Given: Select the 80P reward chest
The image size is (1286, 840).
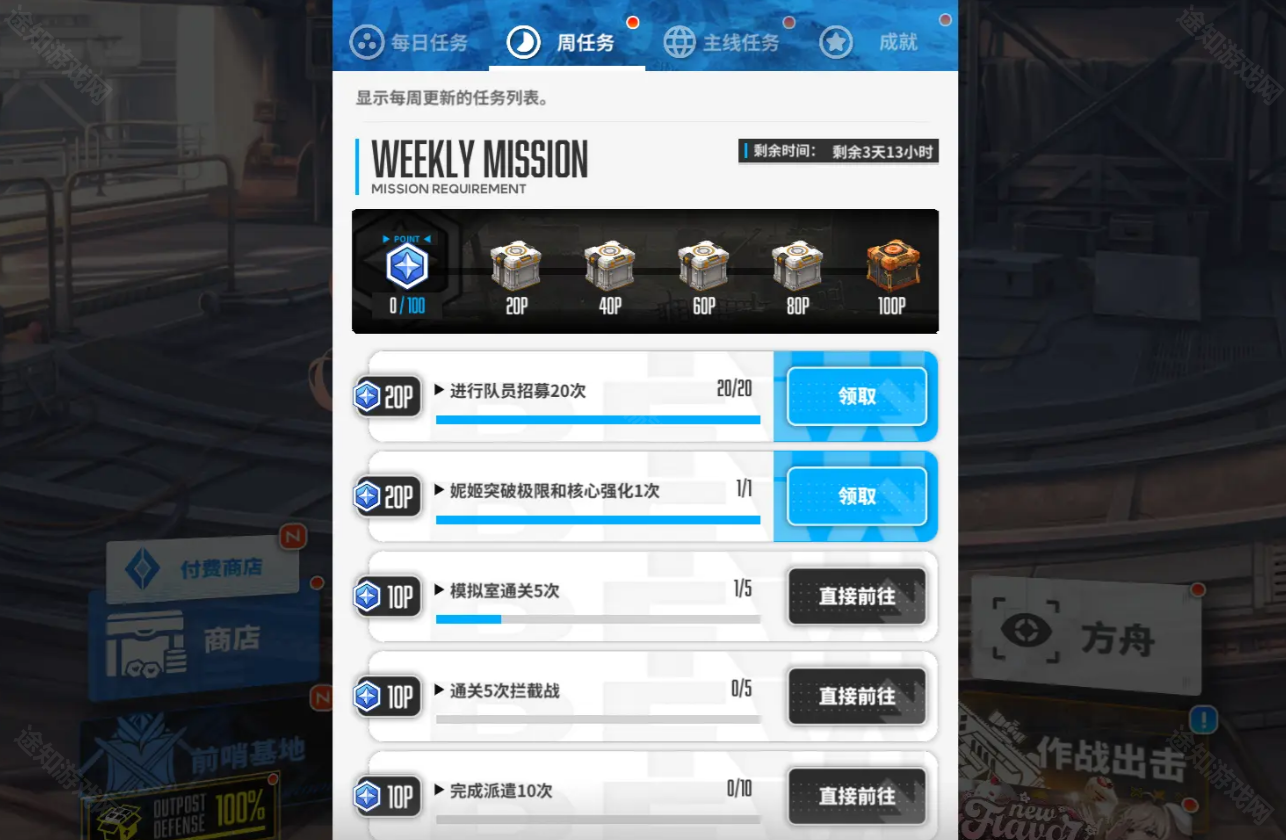Looking at the screenshot, I should (x=797, y=267).
